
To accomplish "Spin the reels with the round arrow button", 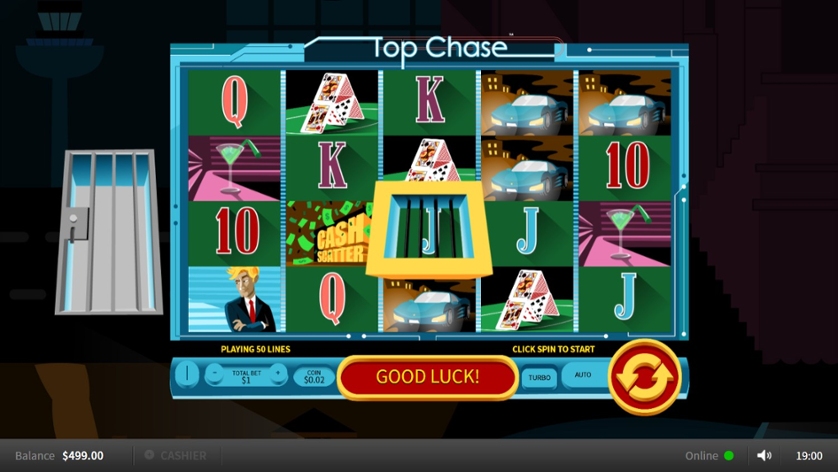I will click(644, 377).
